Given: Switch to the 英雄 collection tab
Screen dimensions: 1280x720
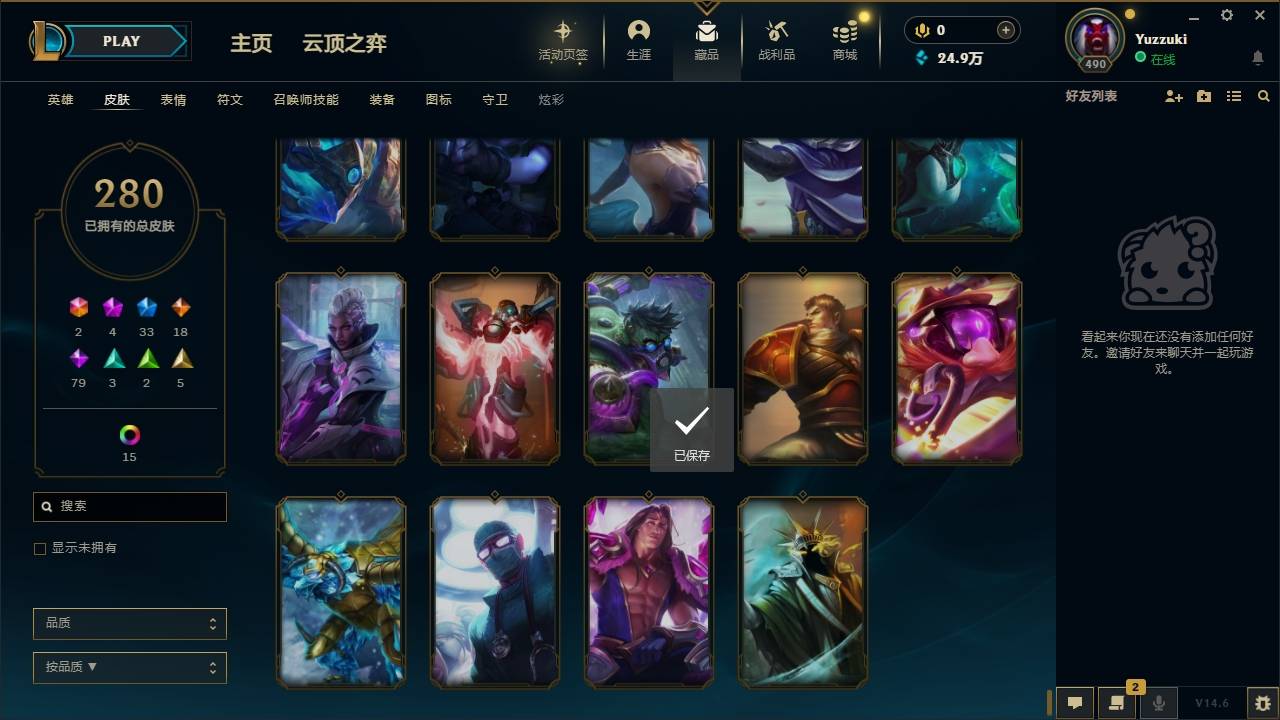Looking at the screenshot, I should [x=58, y=99].
